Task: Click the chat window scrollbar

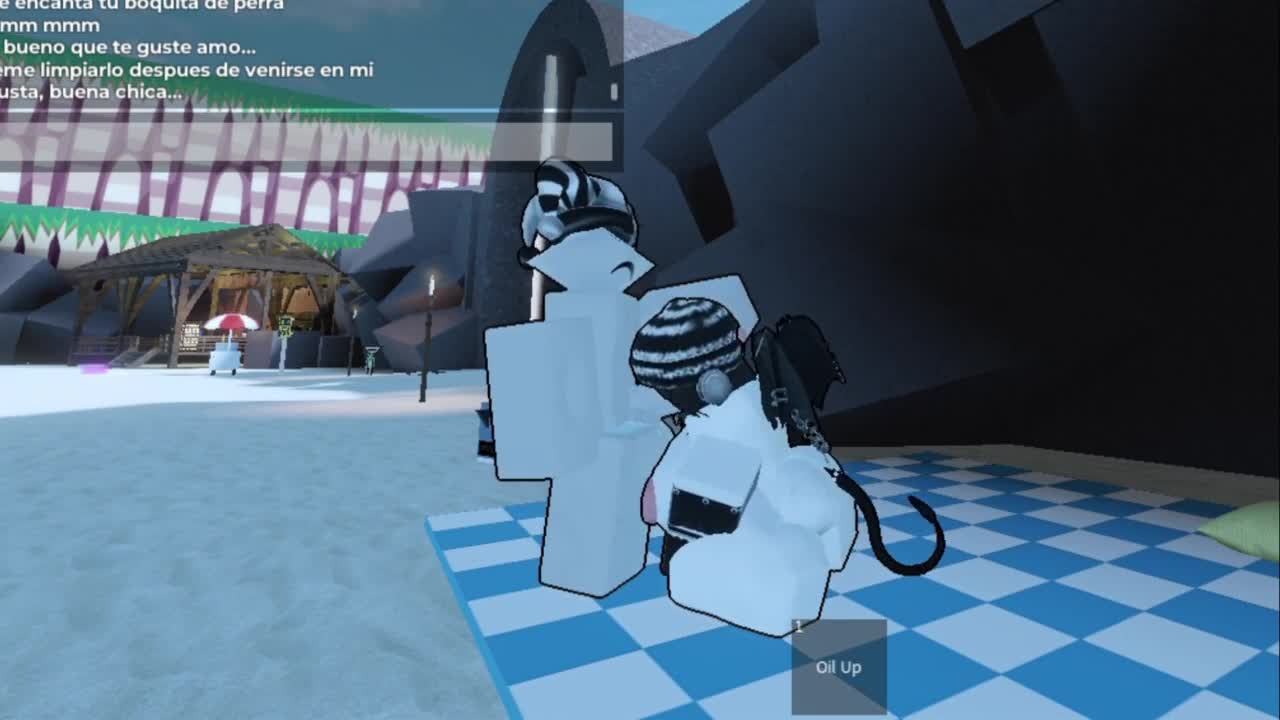Action: [614, 91]
